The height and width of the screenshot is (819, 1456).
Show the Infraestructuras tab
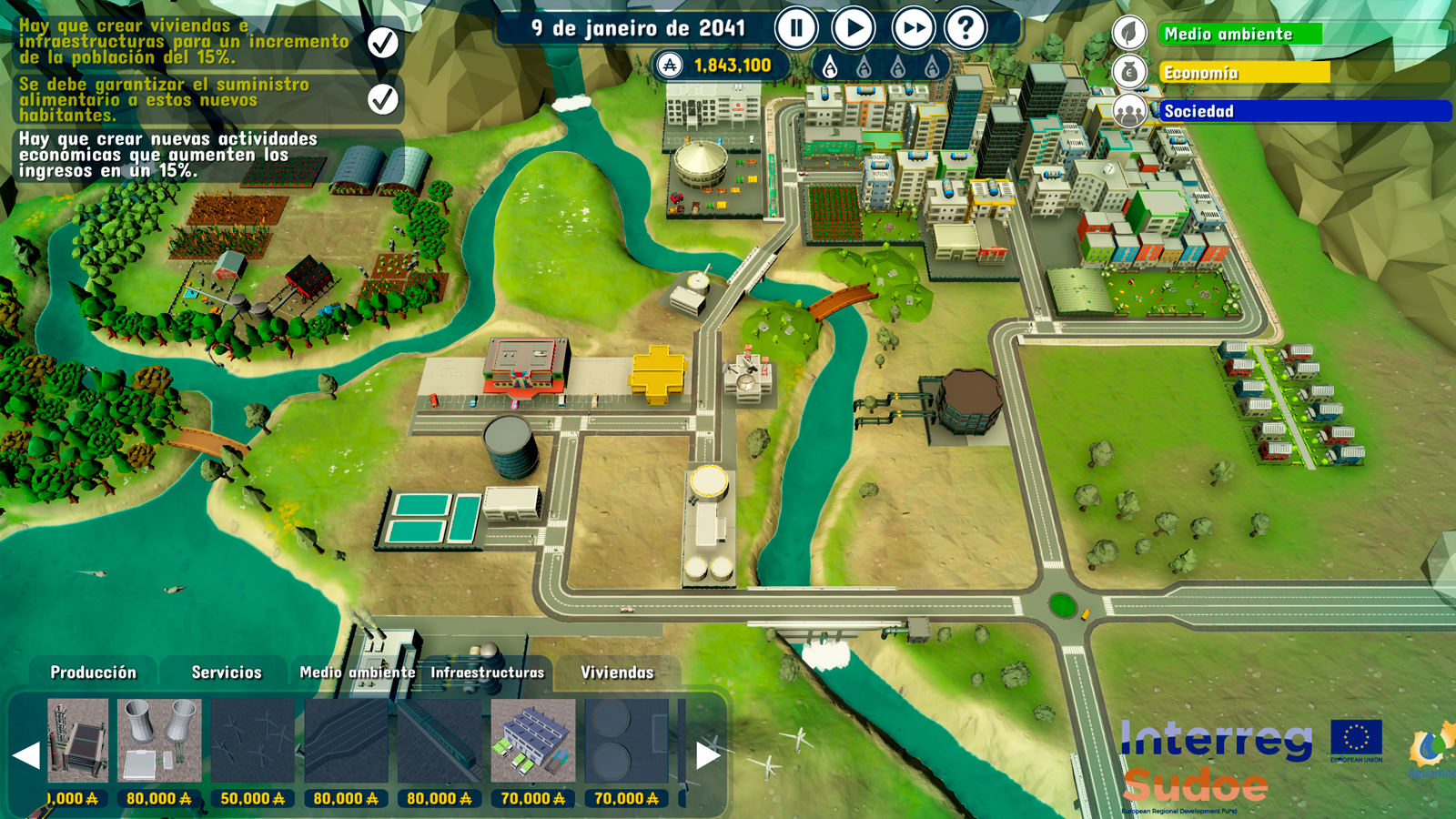(487, 672)
